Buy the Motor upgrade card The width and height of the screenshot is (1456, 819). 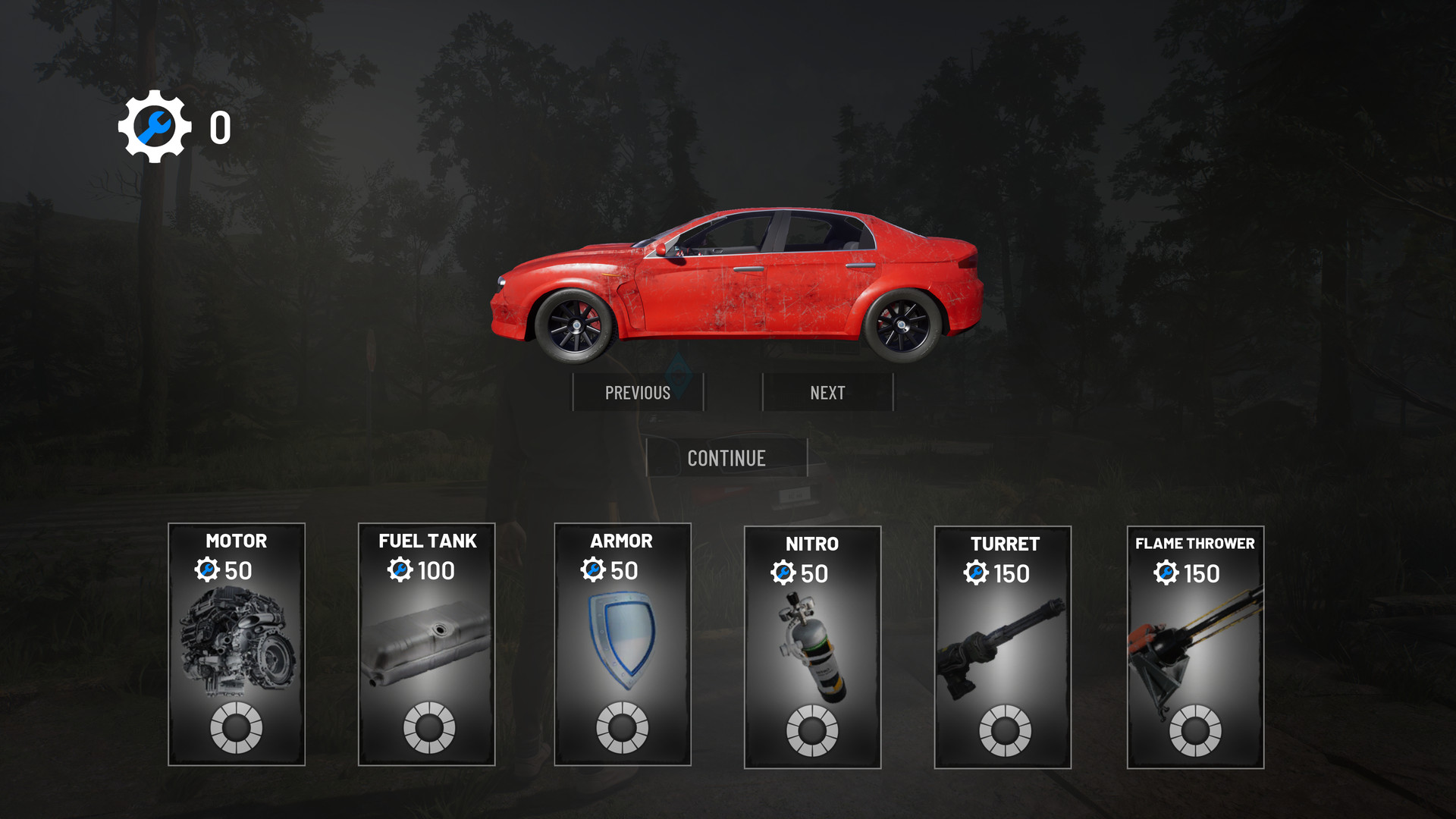(237, 644)
